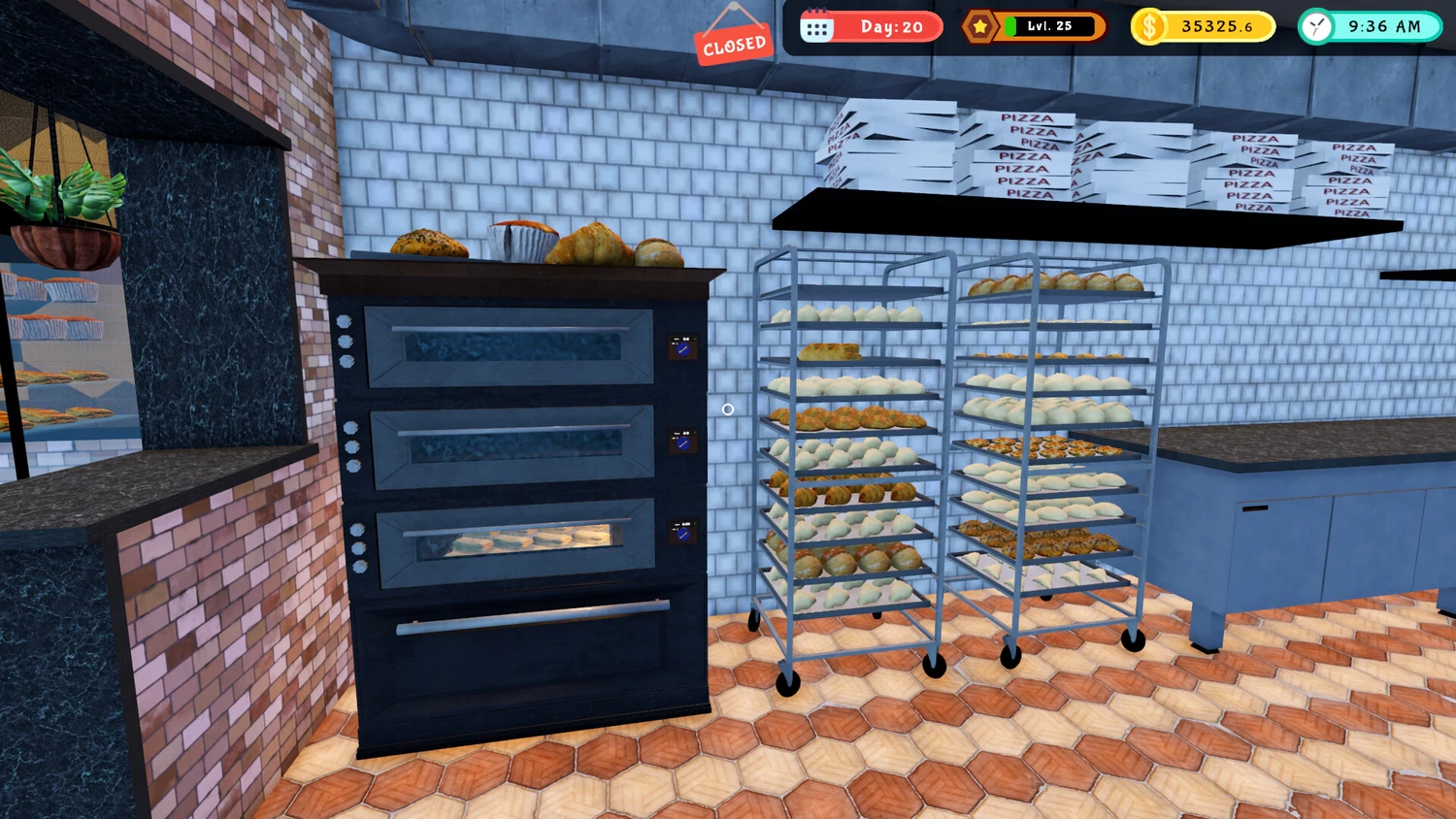Open the calendar icon beside Day 20
Image resolution: width=1456 pixels, height=819 pixels.
816,27
